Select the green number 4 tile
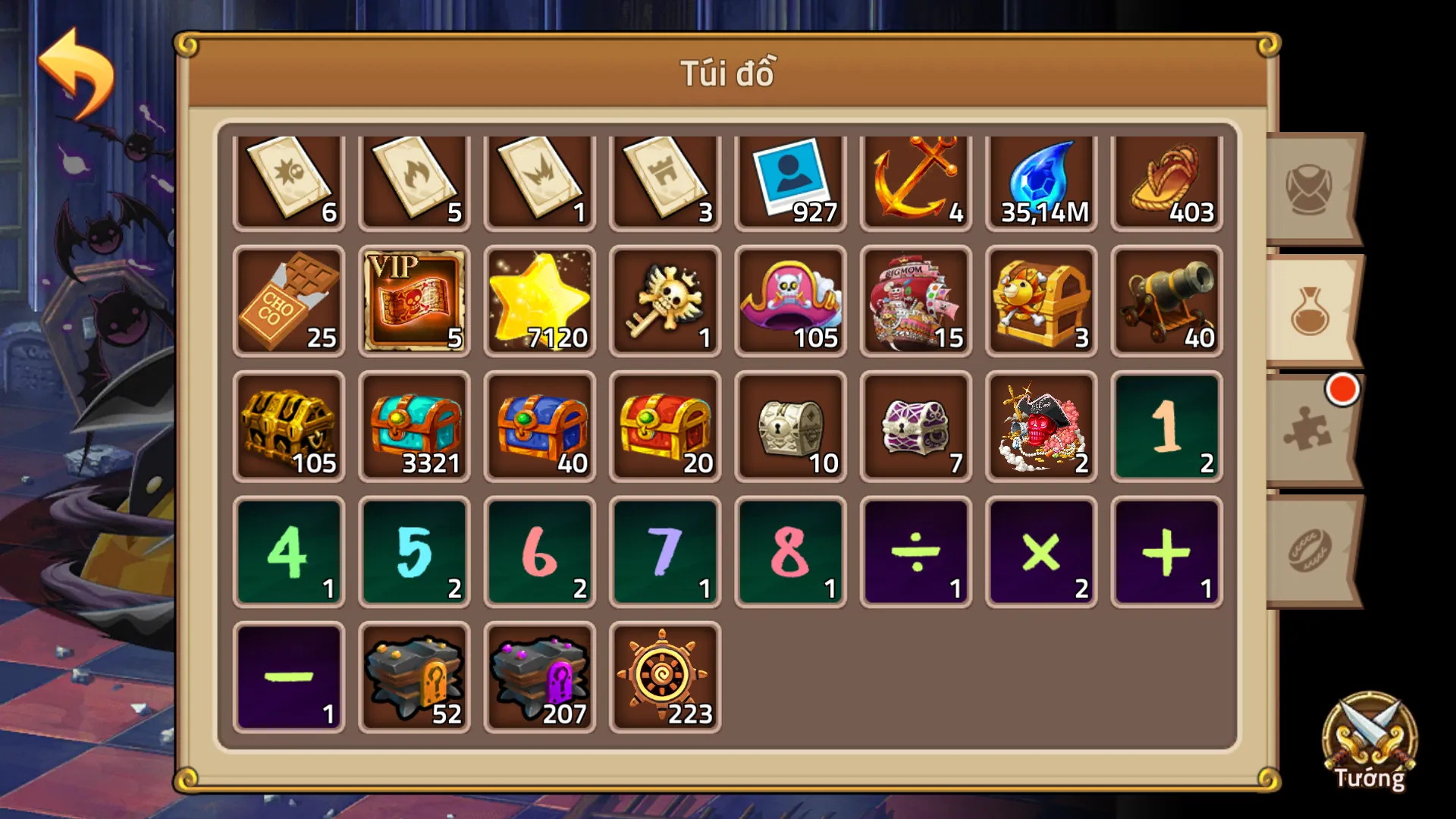Viewport: 1456px width, 819px height. tap(289, 551)
